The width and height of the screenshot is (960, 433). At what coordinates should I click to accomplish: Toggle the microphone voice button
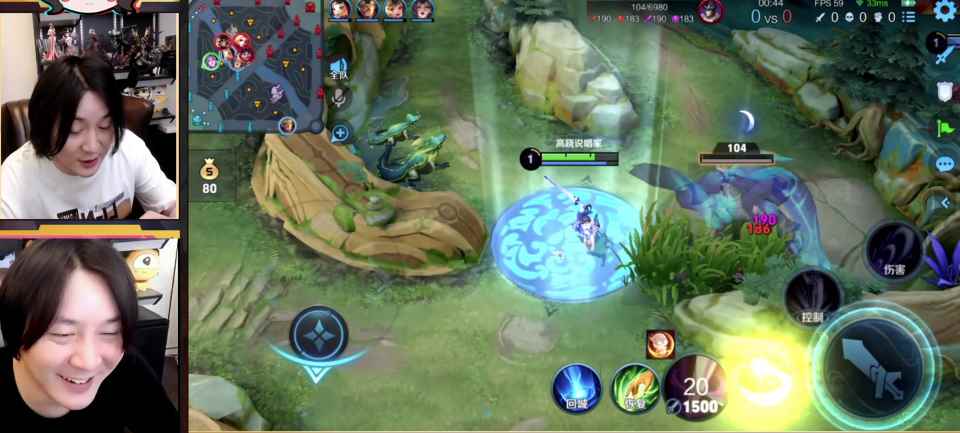click(x=340, y=96)
